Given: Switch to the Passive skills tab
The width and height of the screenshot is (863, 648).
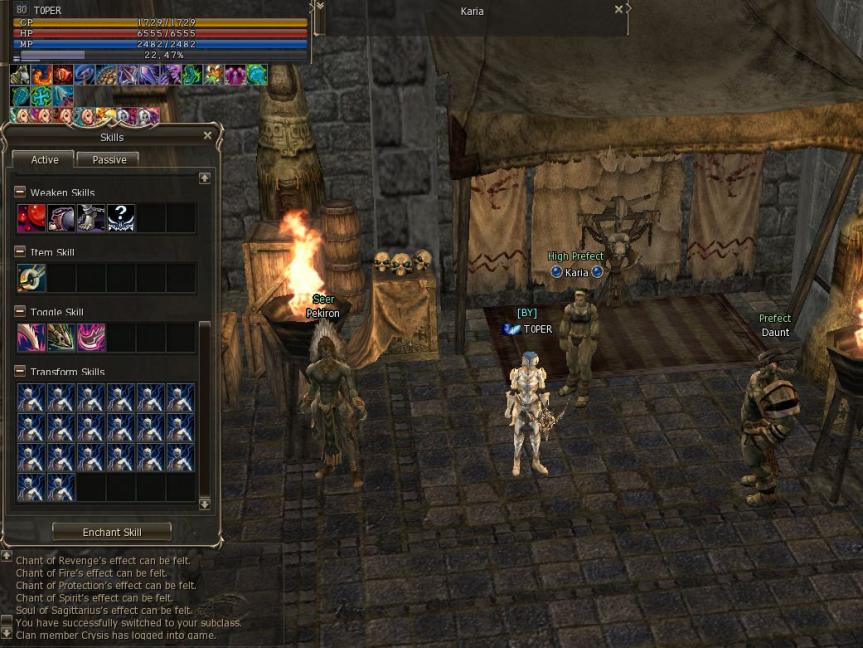Looking at the screenshot, I should (108, 159).
